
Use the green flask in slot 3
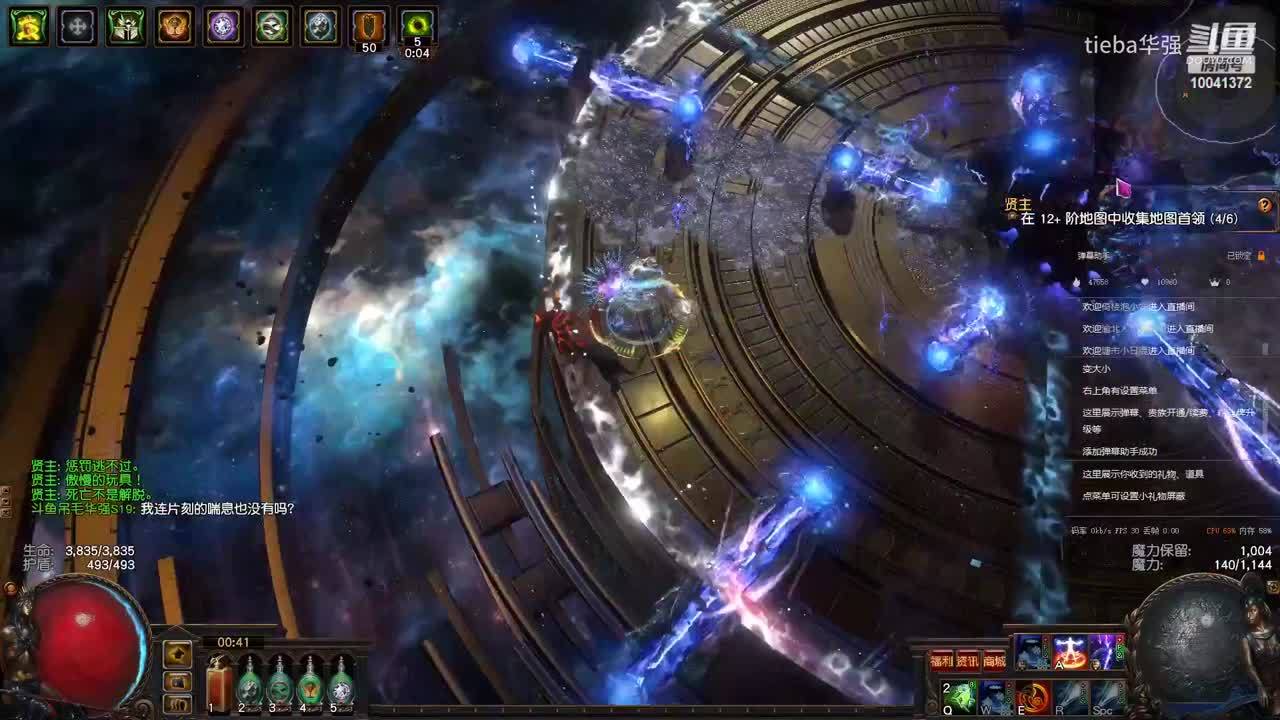(x=280, y=686)
